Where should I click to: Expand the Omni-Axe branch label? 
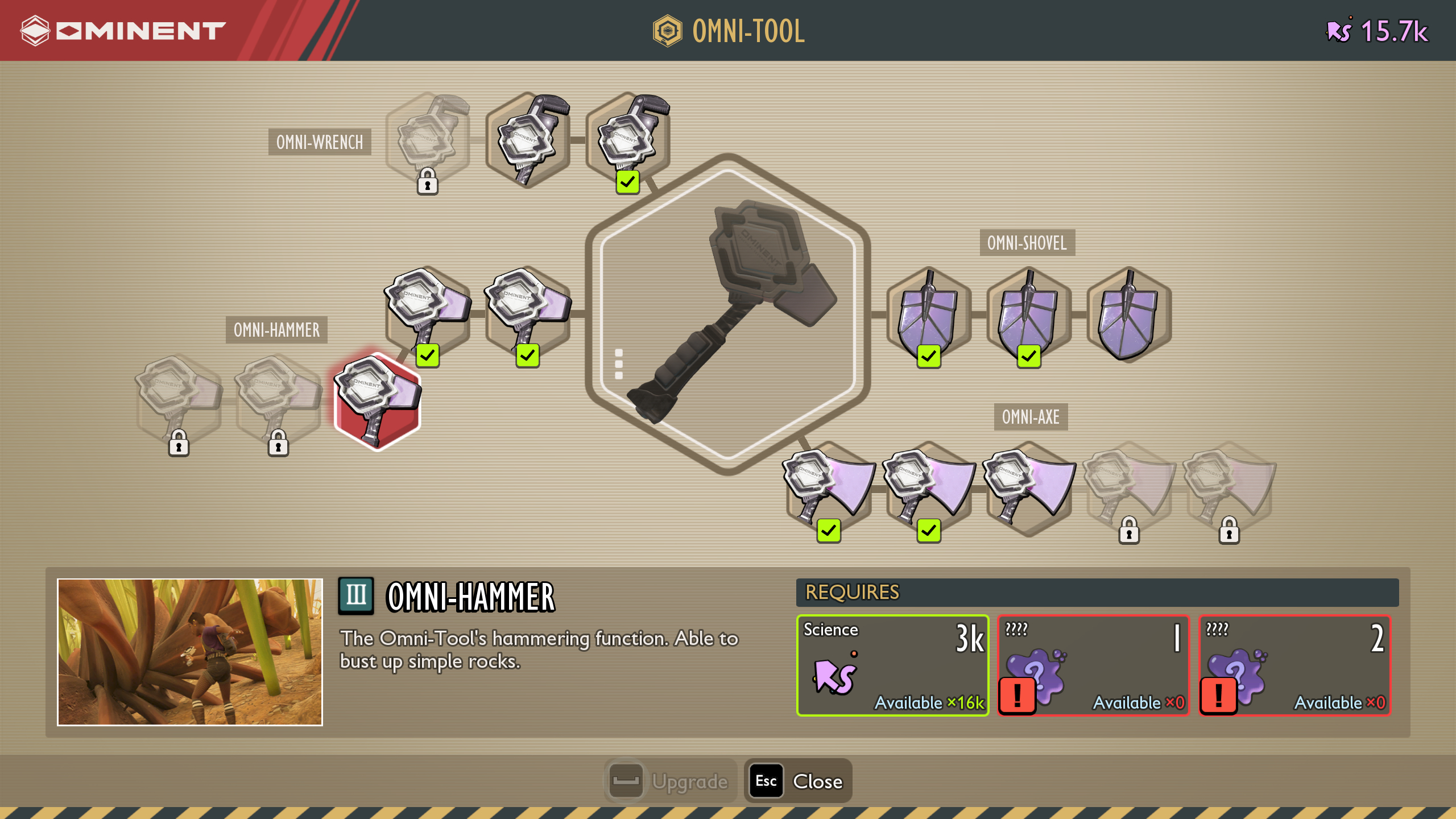[x=1031, y=418]
